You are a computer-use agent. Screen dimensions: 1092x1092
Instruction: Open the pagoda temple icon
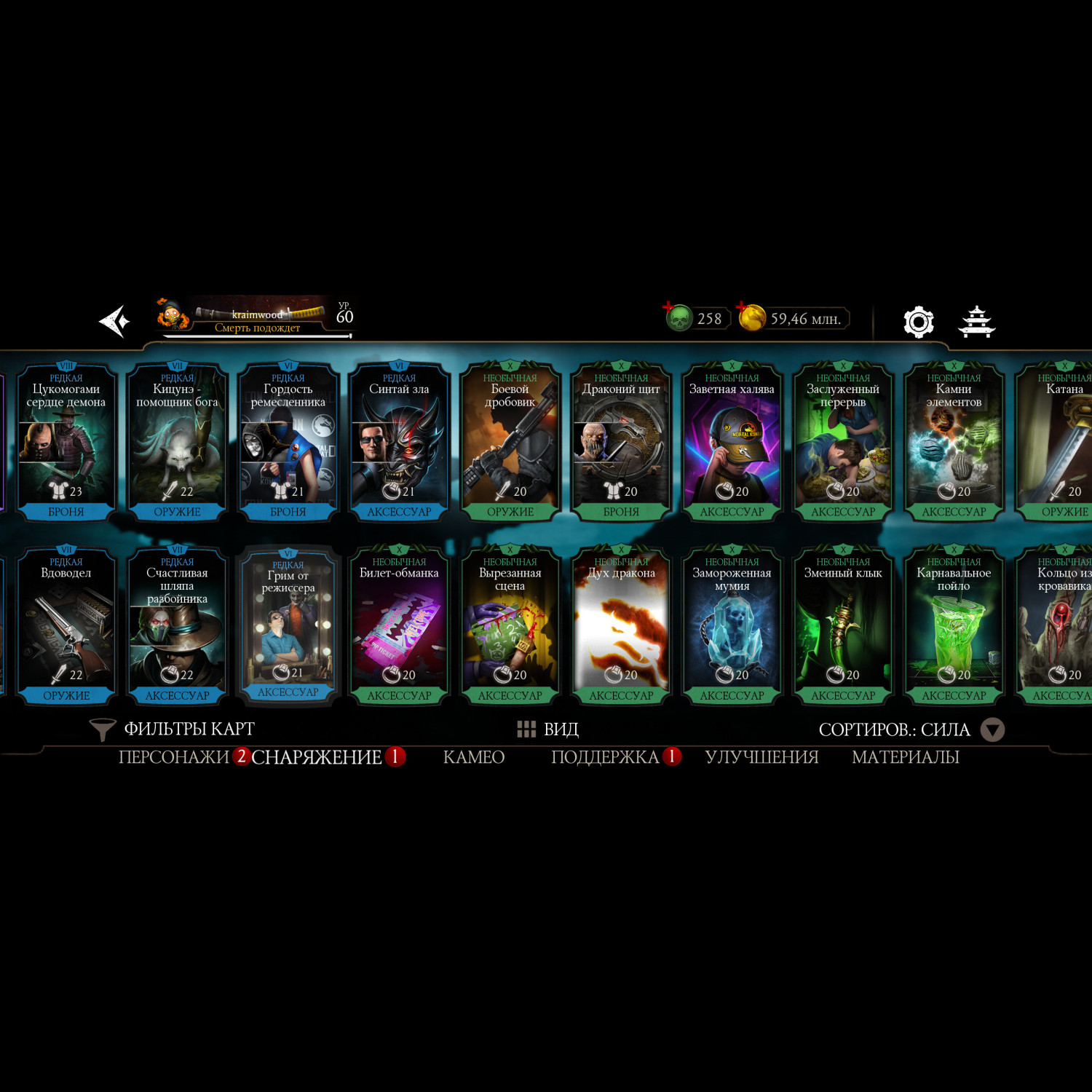976,321
